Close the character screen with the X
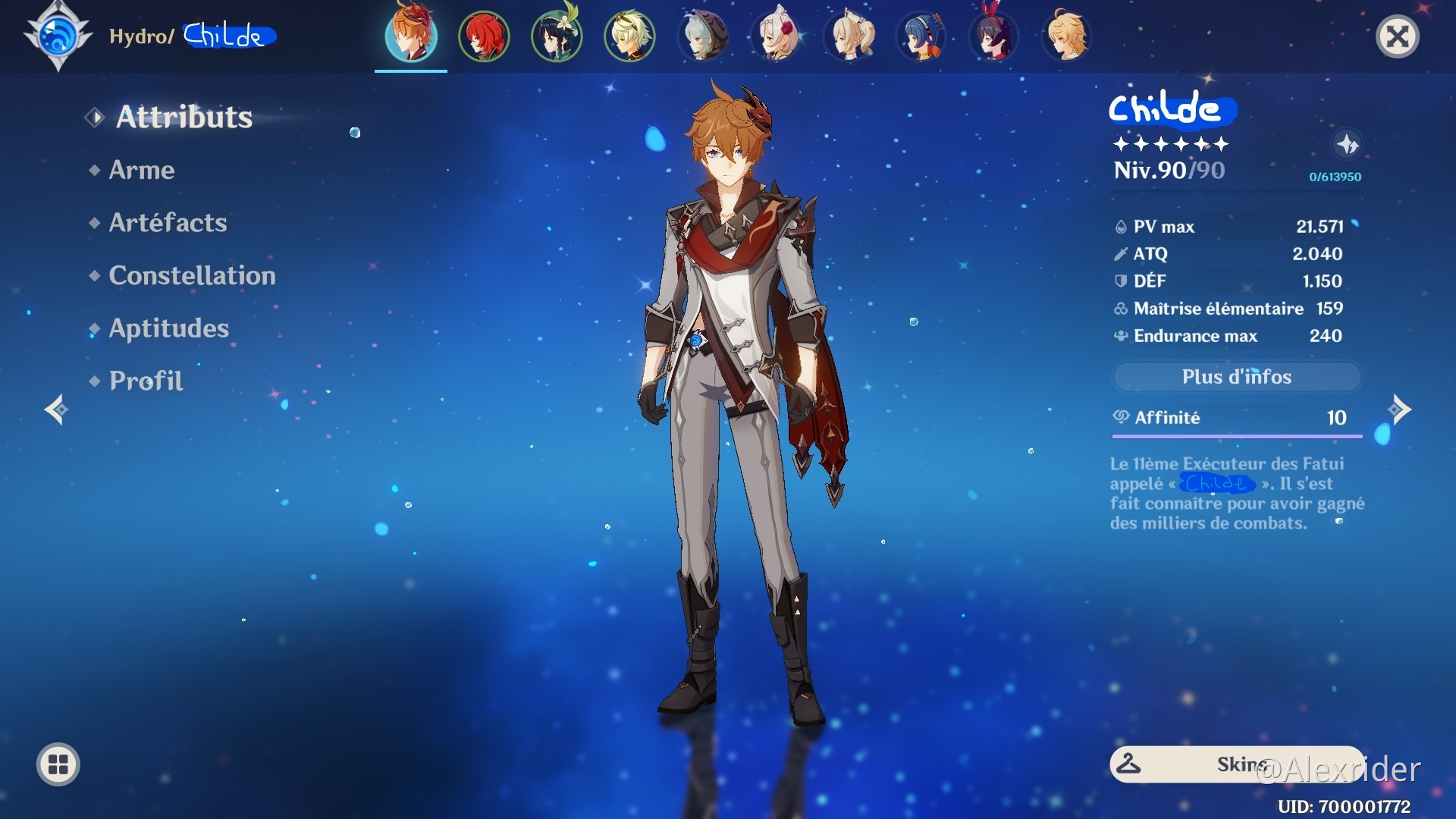The width and height of the screenshot is (1456, 819). pos(1397,36)
